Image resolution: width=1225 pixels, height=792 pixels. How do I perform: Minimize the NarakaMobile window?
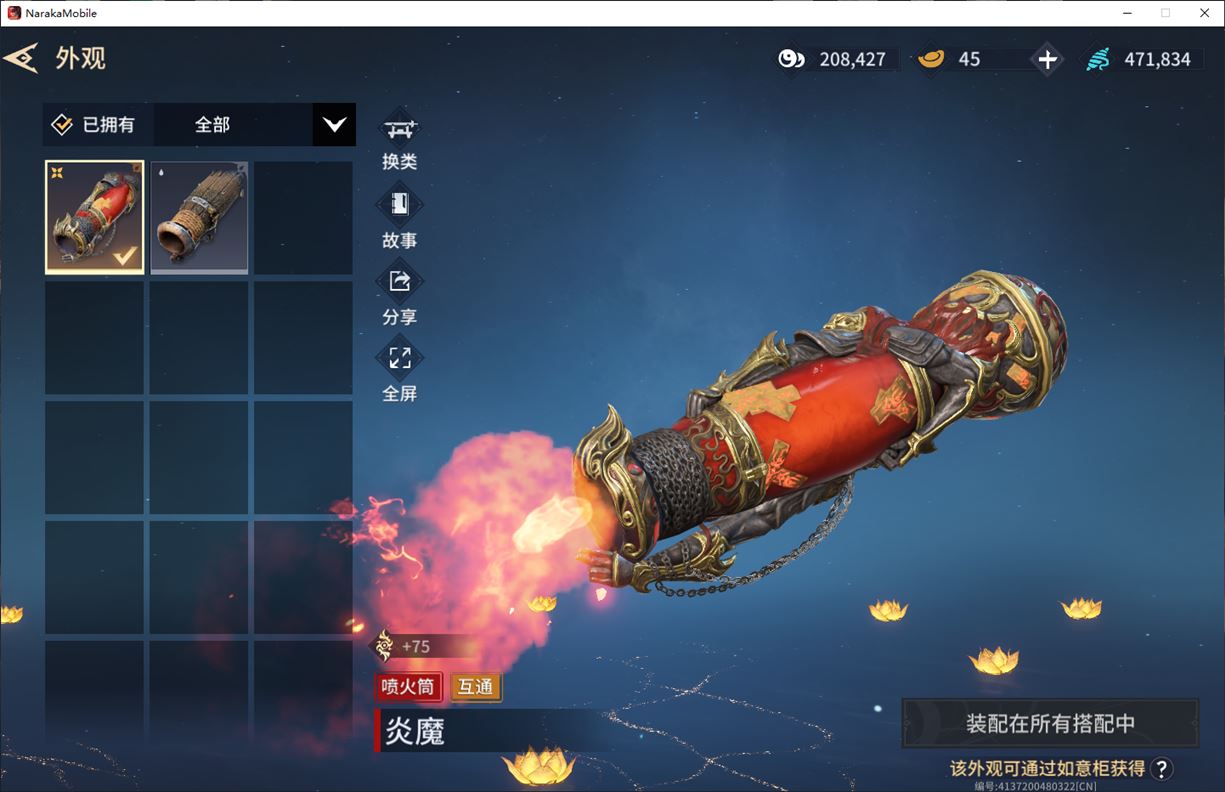1127,13
